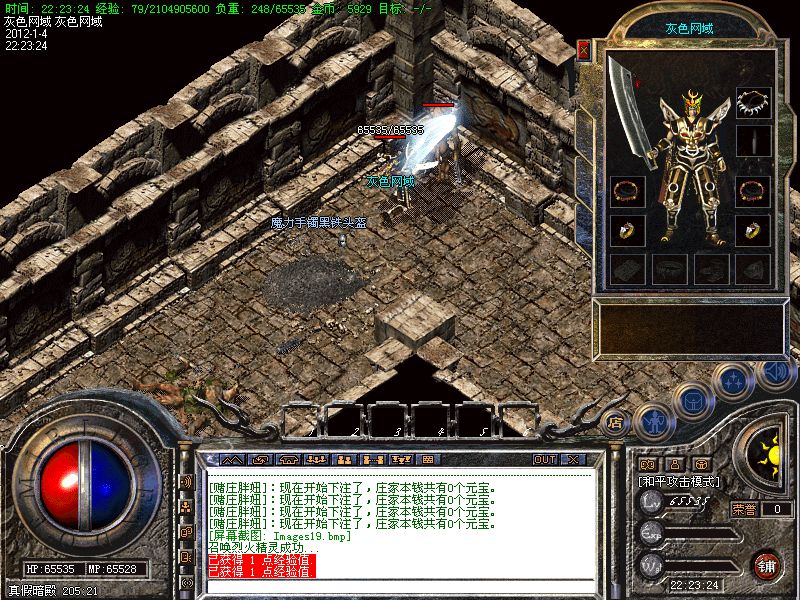Select the spiked necklace equipment slot
The height and width of the screenshot is (600, 800).
click(753, 102)
